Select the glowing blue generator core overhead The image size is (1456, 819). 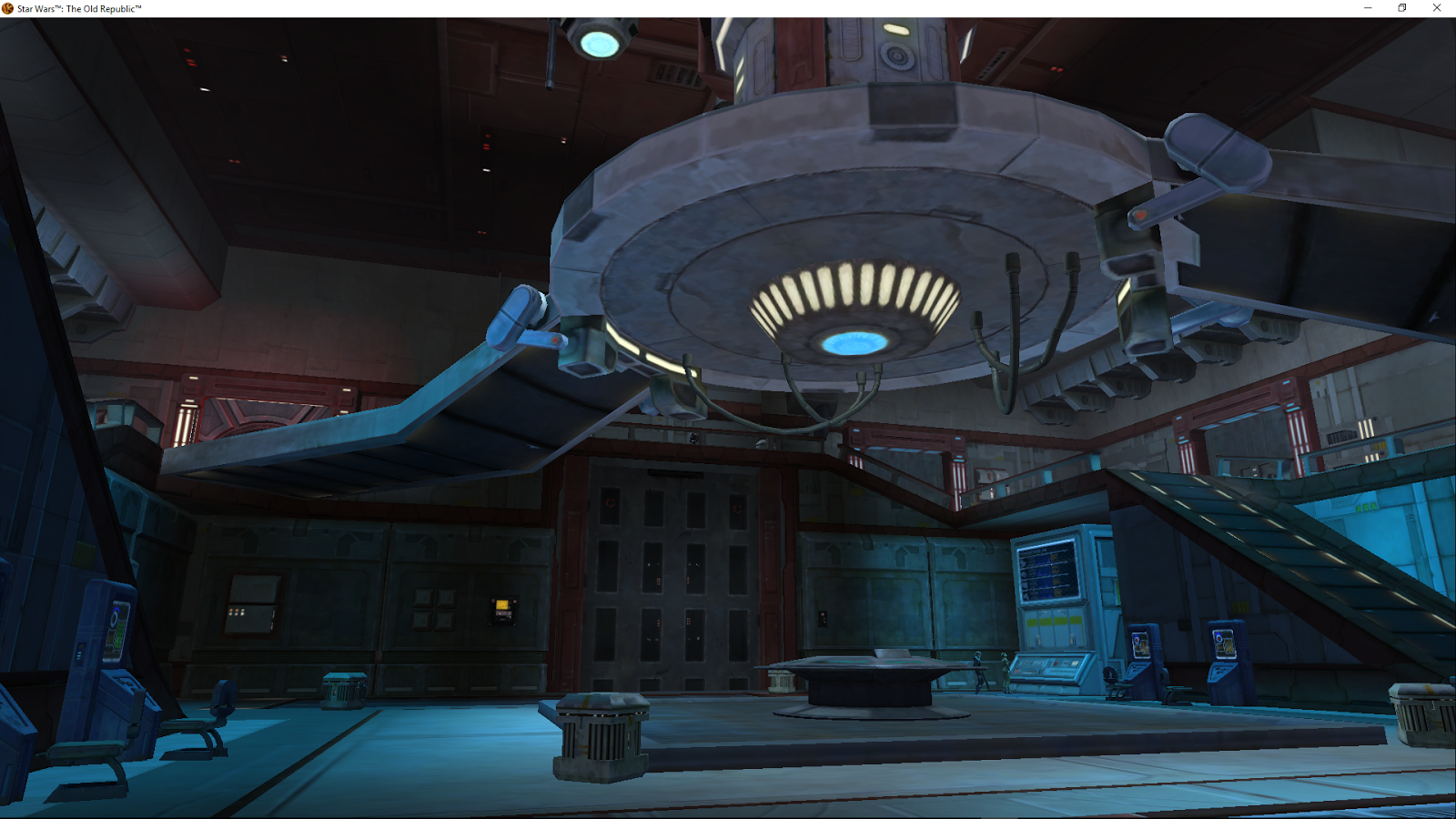tap(853, 341)
